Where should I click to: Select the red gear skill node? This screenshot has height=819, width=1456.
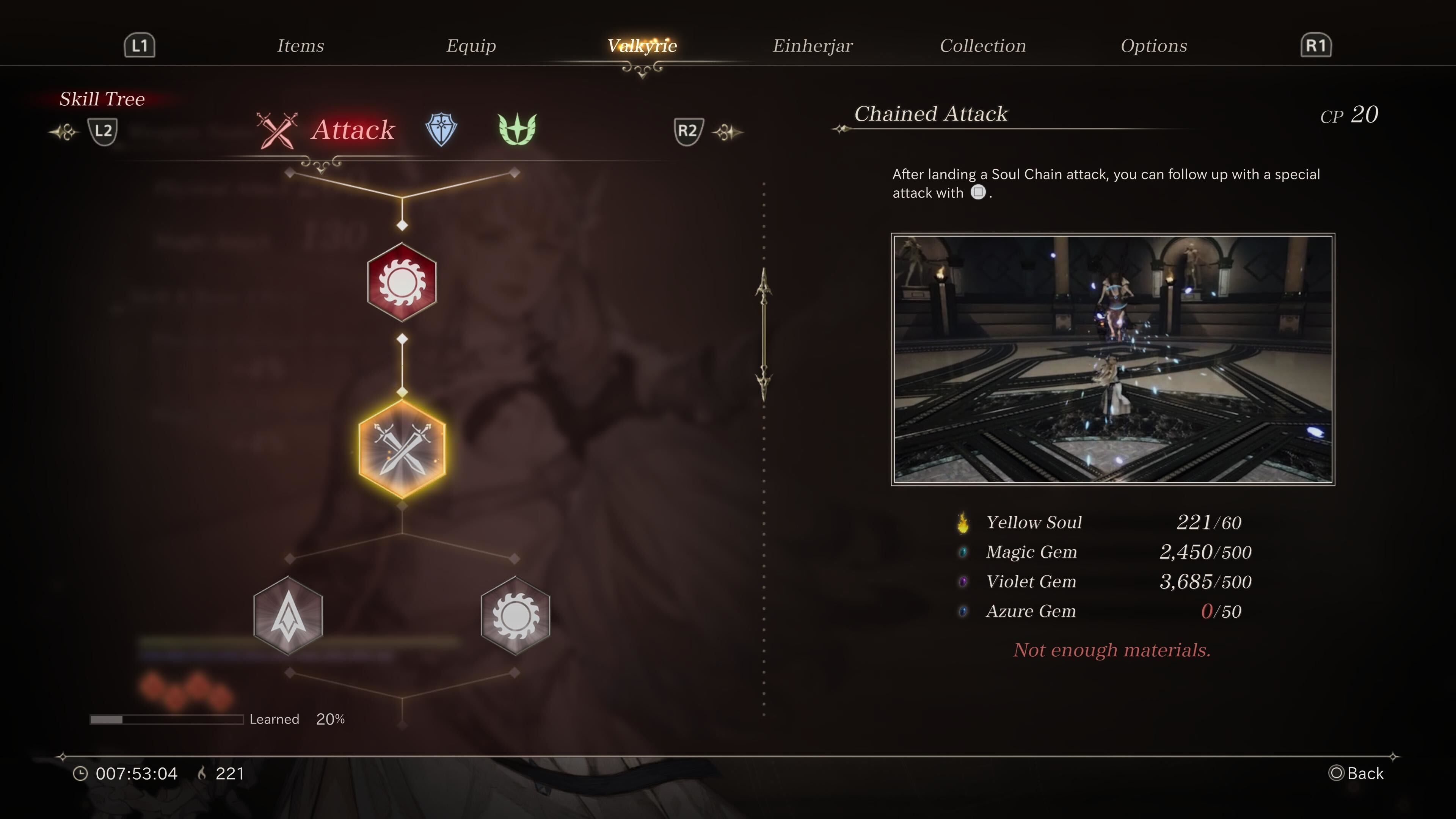pos(402,281)
